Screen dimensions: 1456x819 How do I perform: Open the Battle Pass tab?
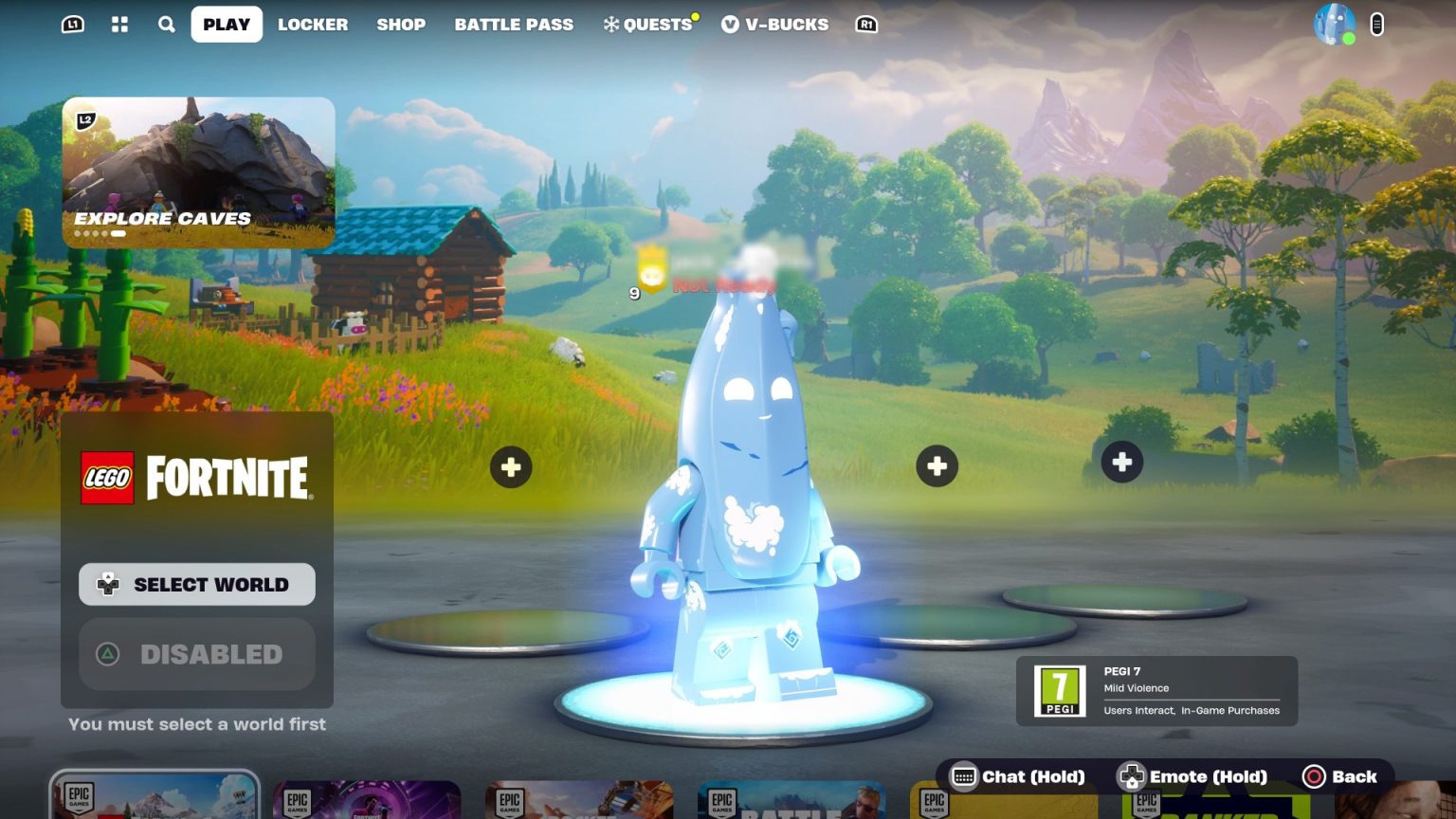point(514,24)
